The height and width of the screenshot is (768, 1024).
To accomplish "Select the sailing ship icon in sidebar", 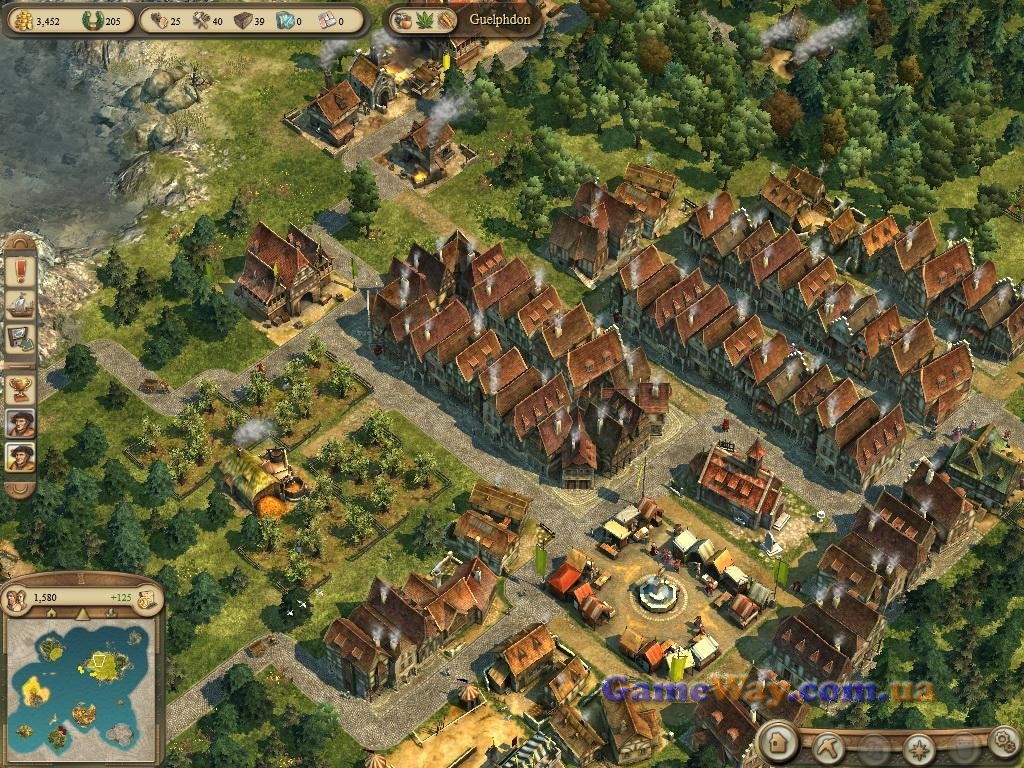I will [x=20, y=304].
